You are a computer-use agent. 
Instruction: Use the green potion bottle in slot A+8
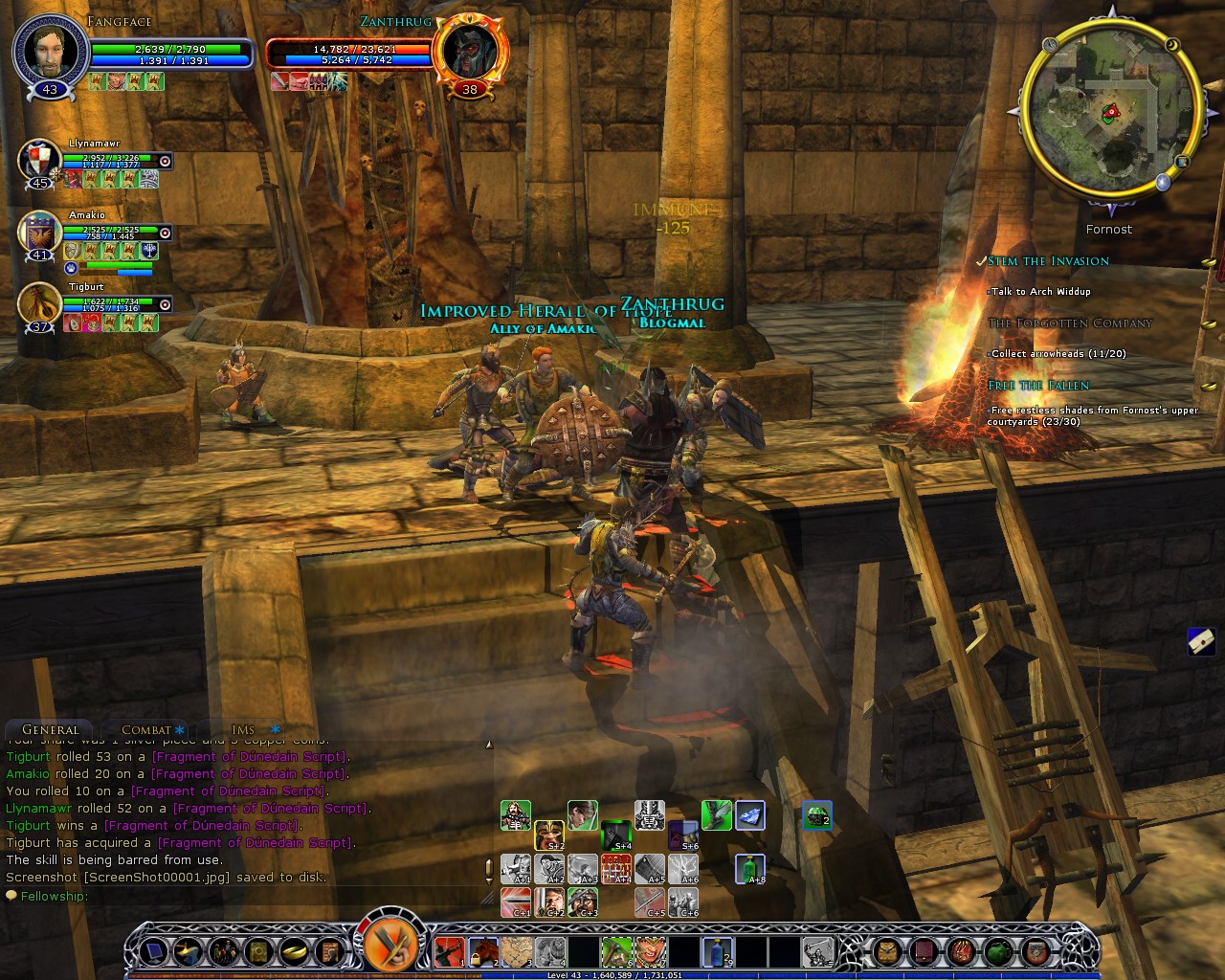751,869
